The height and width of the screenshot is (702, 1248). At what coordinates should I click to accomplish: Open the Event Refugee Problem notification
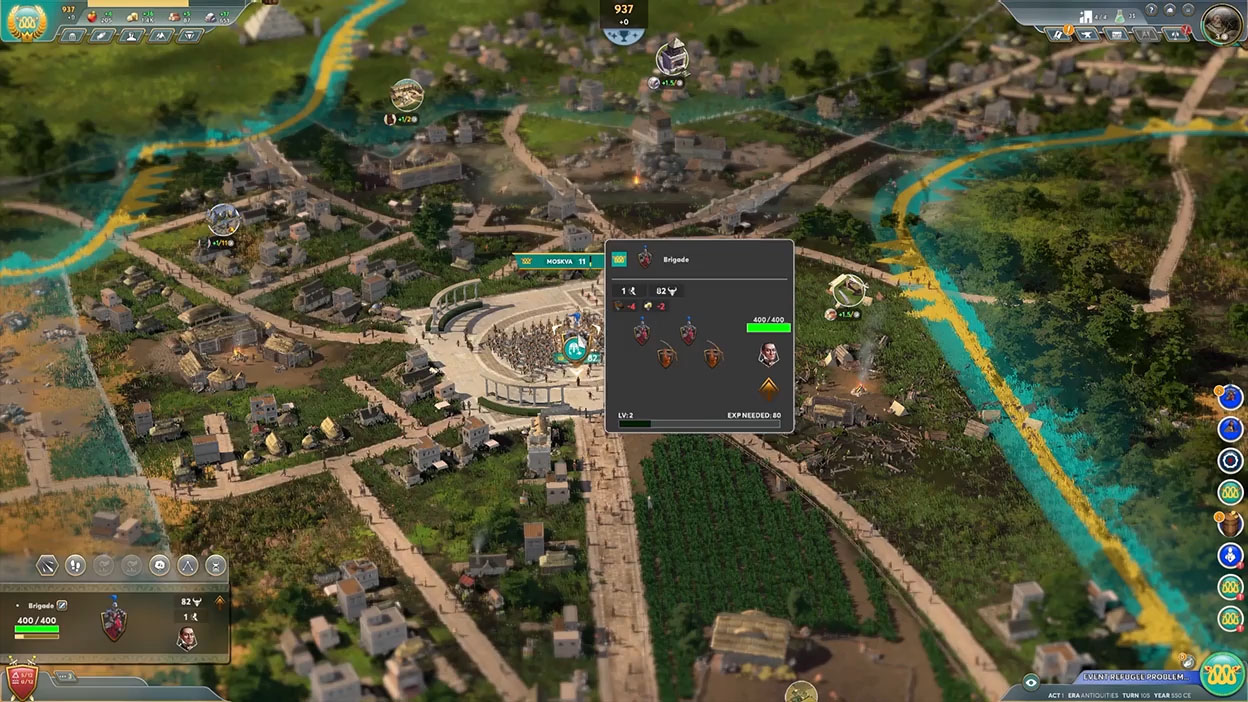click(x=1122, y=678)
